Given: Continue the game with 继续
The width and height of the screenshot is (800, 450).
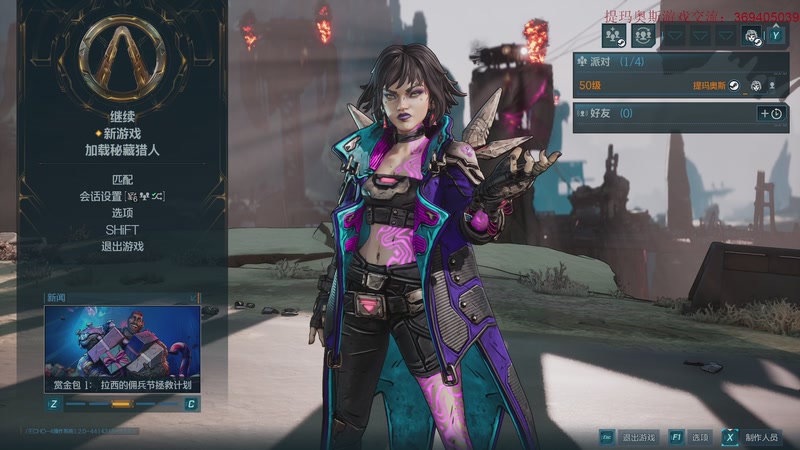Looking at the screenshot, I should coord(122,116).
